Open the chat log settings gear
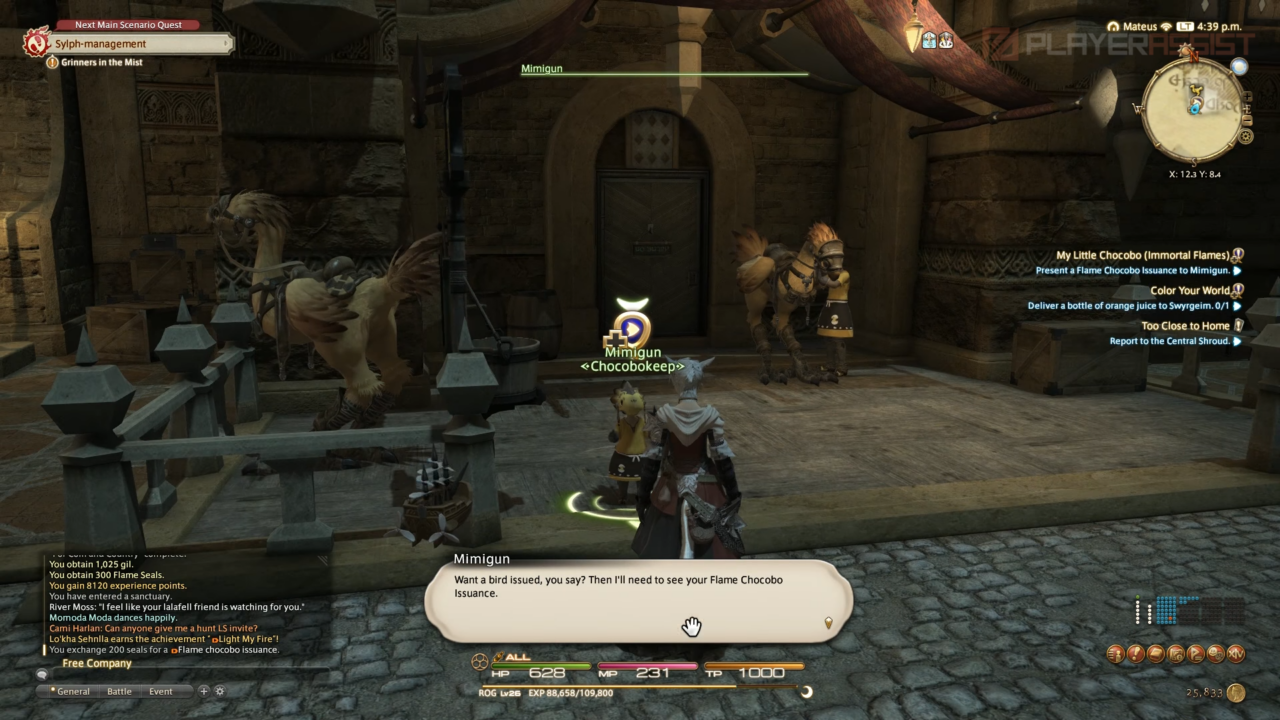The height and width of the screenshot is (720, 1280). [219, 691]
